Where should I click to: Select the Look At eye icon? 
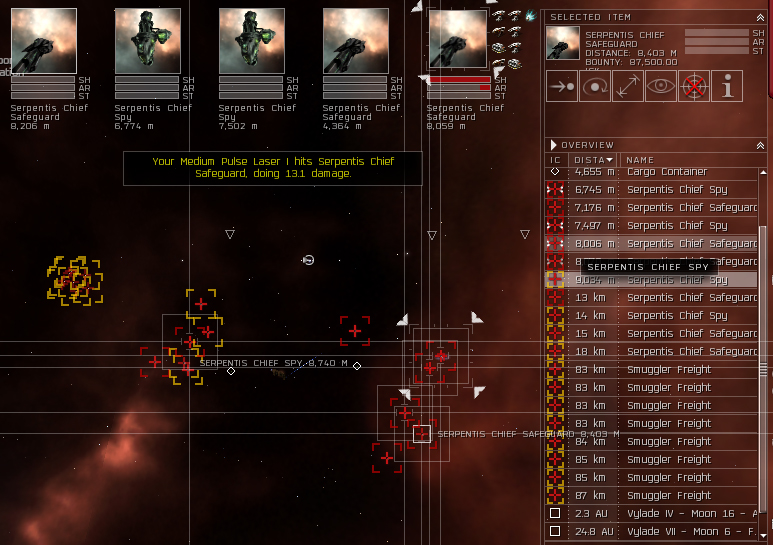coord(660,87)
